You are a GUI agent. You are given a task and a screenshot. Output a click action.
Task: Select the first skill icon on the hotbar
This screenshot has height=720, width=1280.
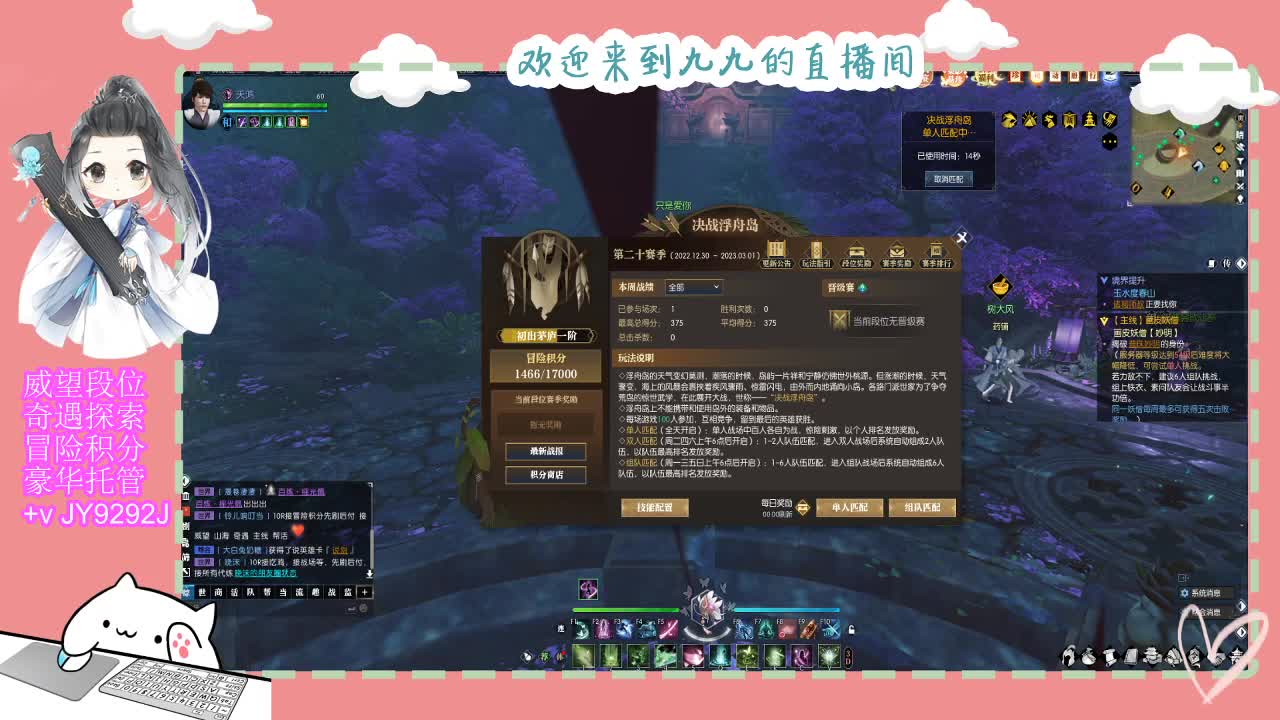pos(581,631)
